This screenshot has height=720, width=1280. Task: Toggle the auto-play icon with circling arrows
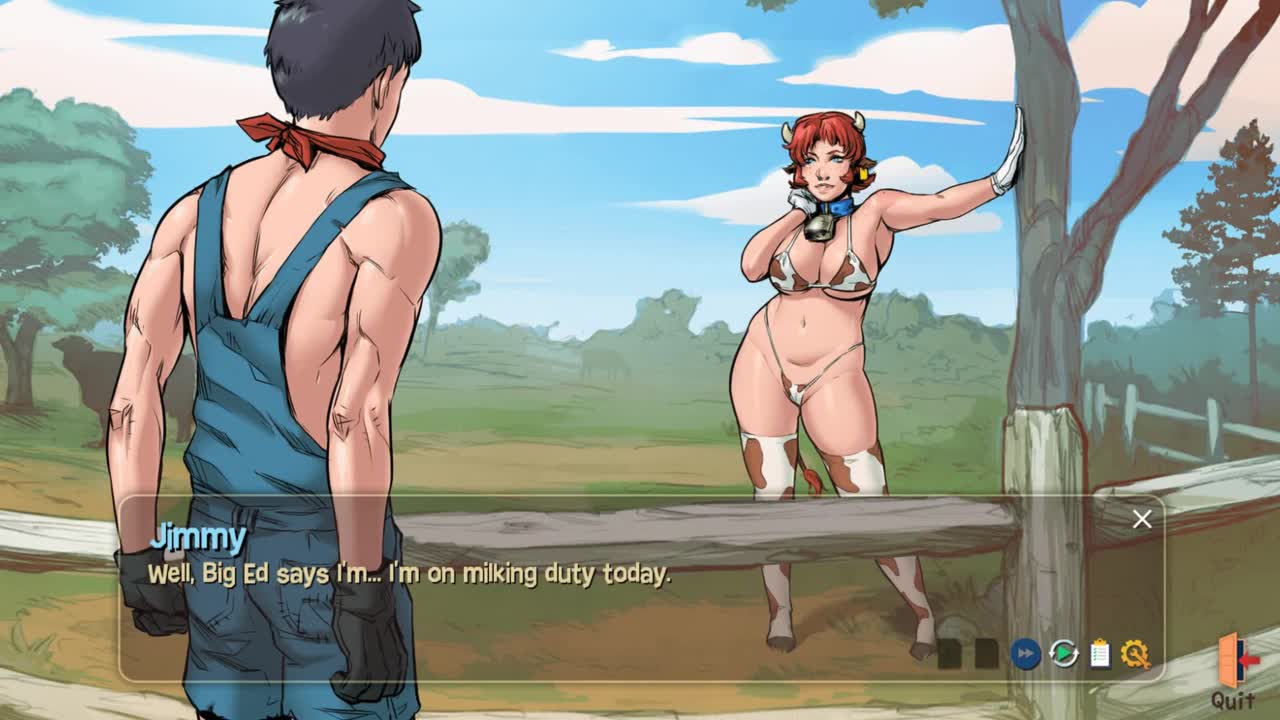coord(1063,654)
